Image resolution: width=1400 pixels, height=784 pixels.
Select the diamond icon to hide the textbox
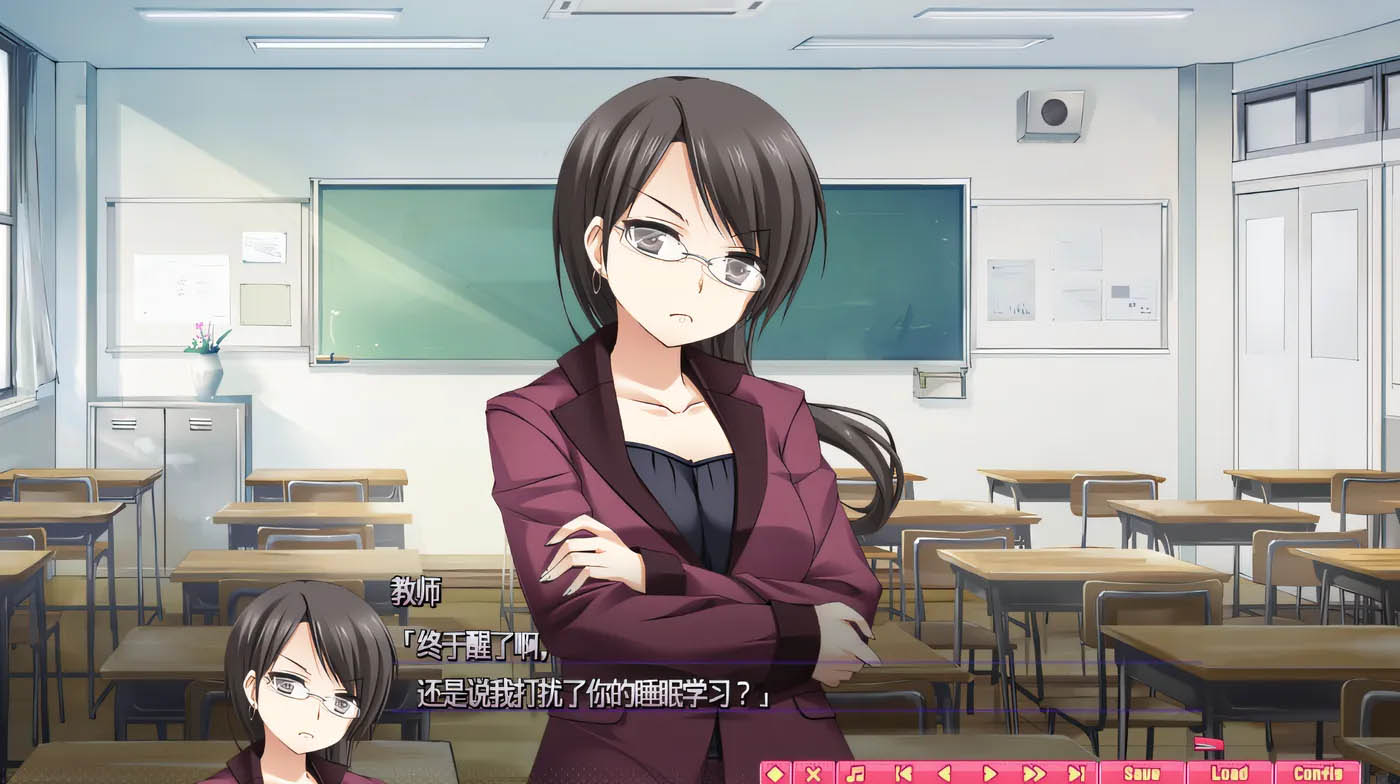tap(774, 772)
